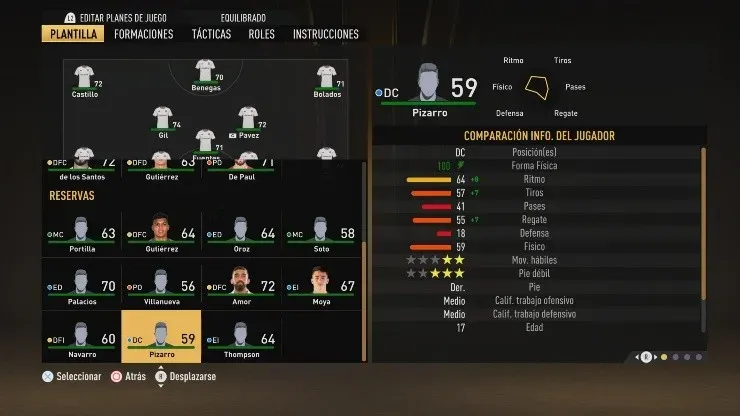740x416 pixels.
Task: Pick striker Benegas on the pitch
Action: [205, 75]
